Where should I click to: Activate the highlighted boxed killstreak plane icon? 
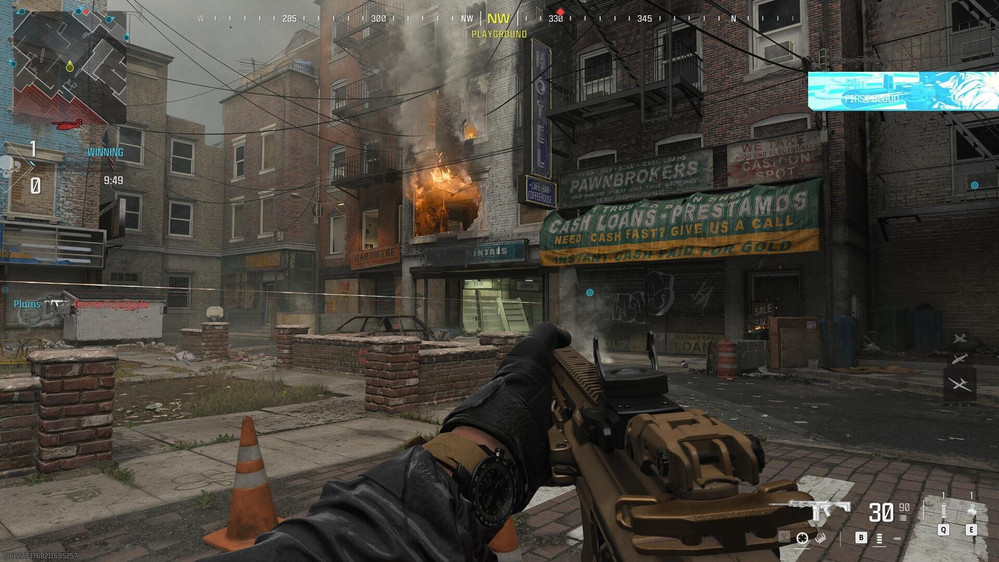pos(959,385)
